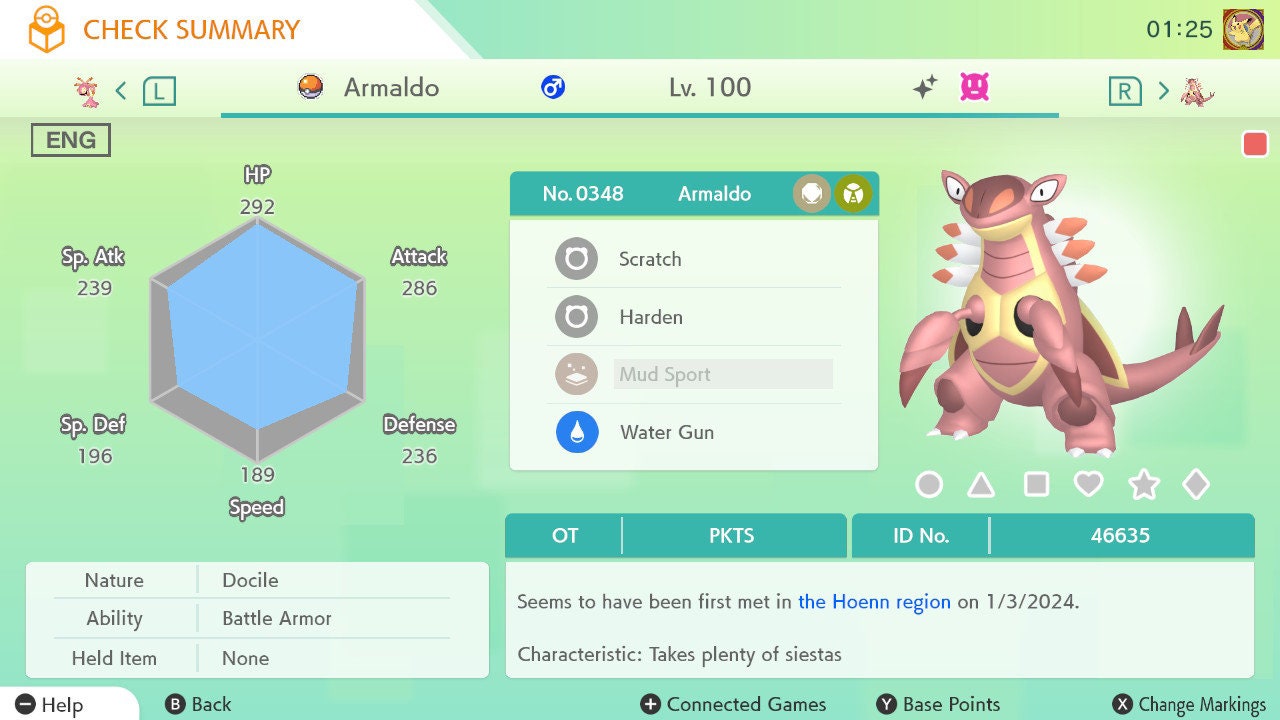Select the Scratch move

point(650,259)
